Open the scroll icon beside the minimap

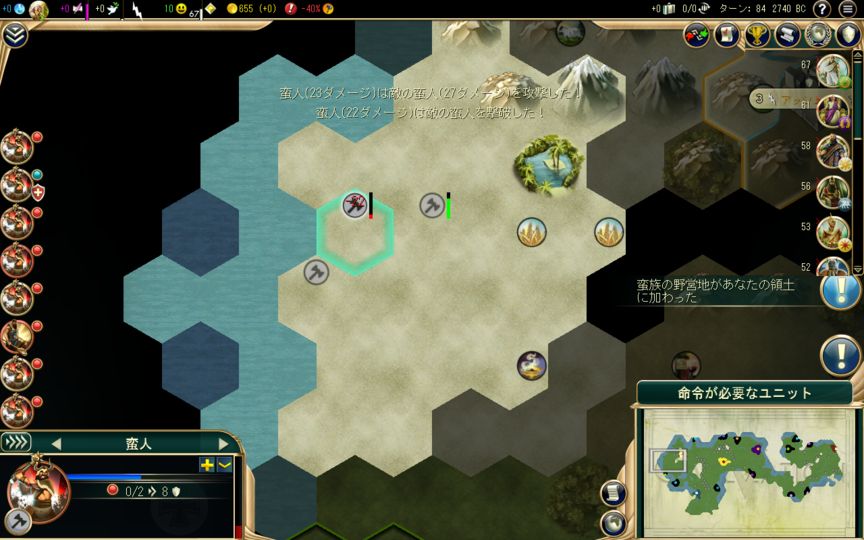tap(613, 493)
